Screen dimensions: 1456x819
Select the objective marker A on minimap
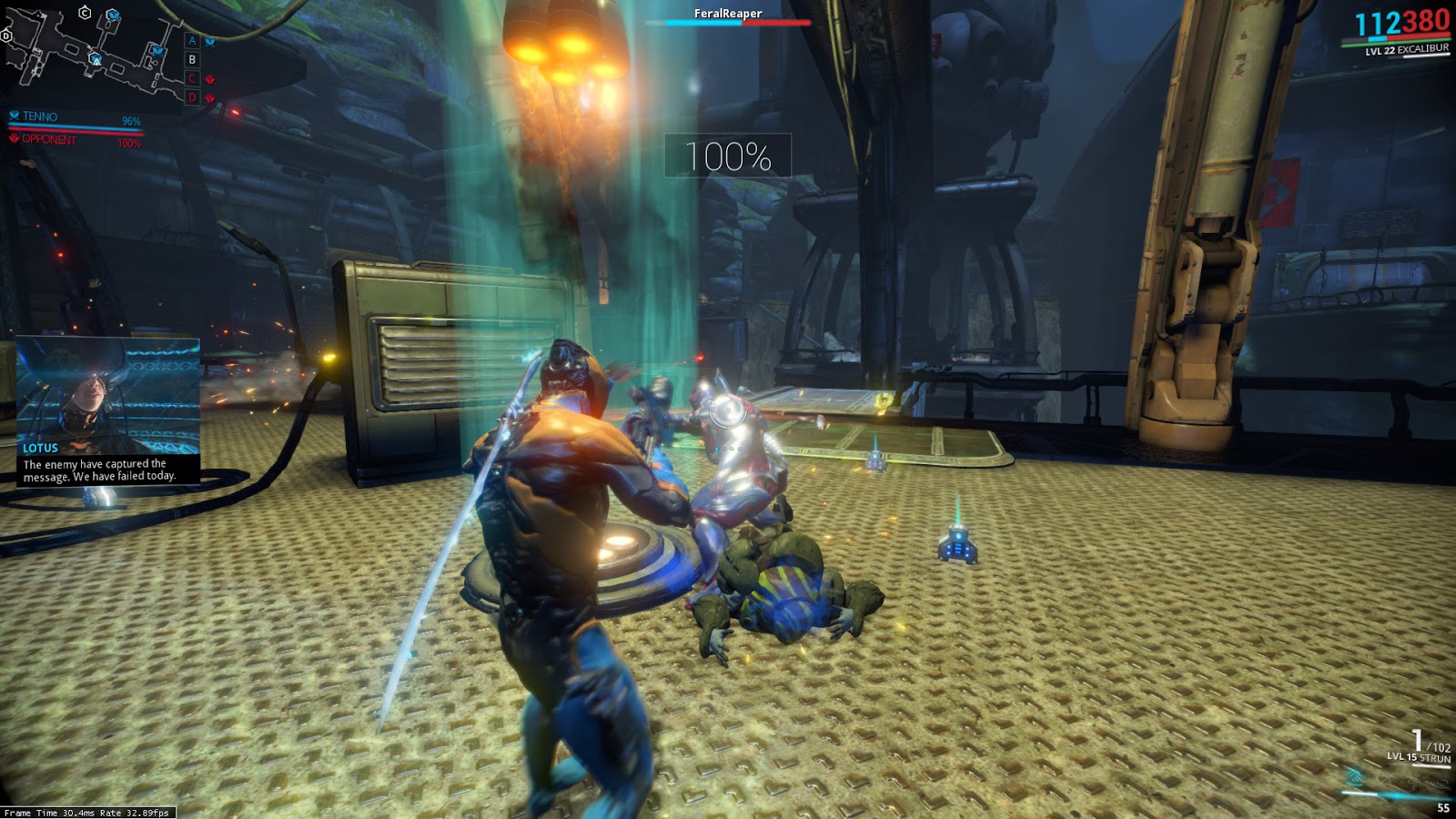(x=191, y=42)
